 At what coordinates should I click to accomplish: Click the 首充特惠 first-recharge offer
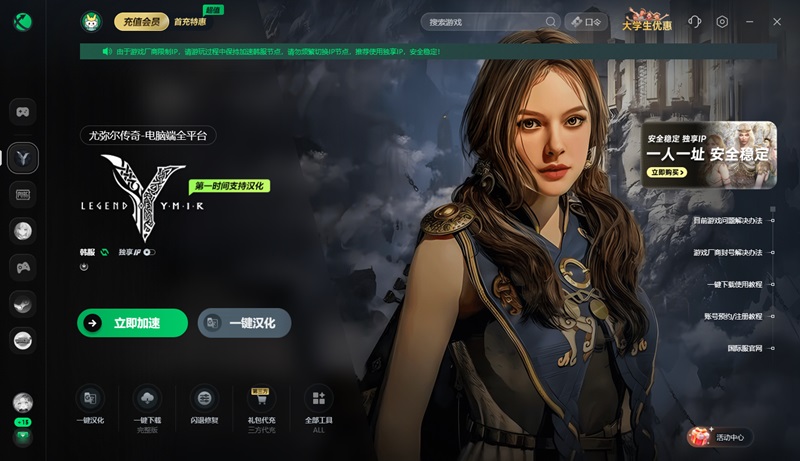tap(192, 21)
